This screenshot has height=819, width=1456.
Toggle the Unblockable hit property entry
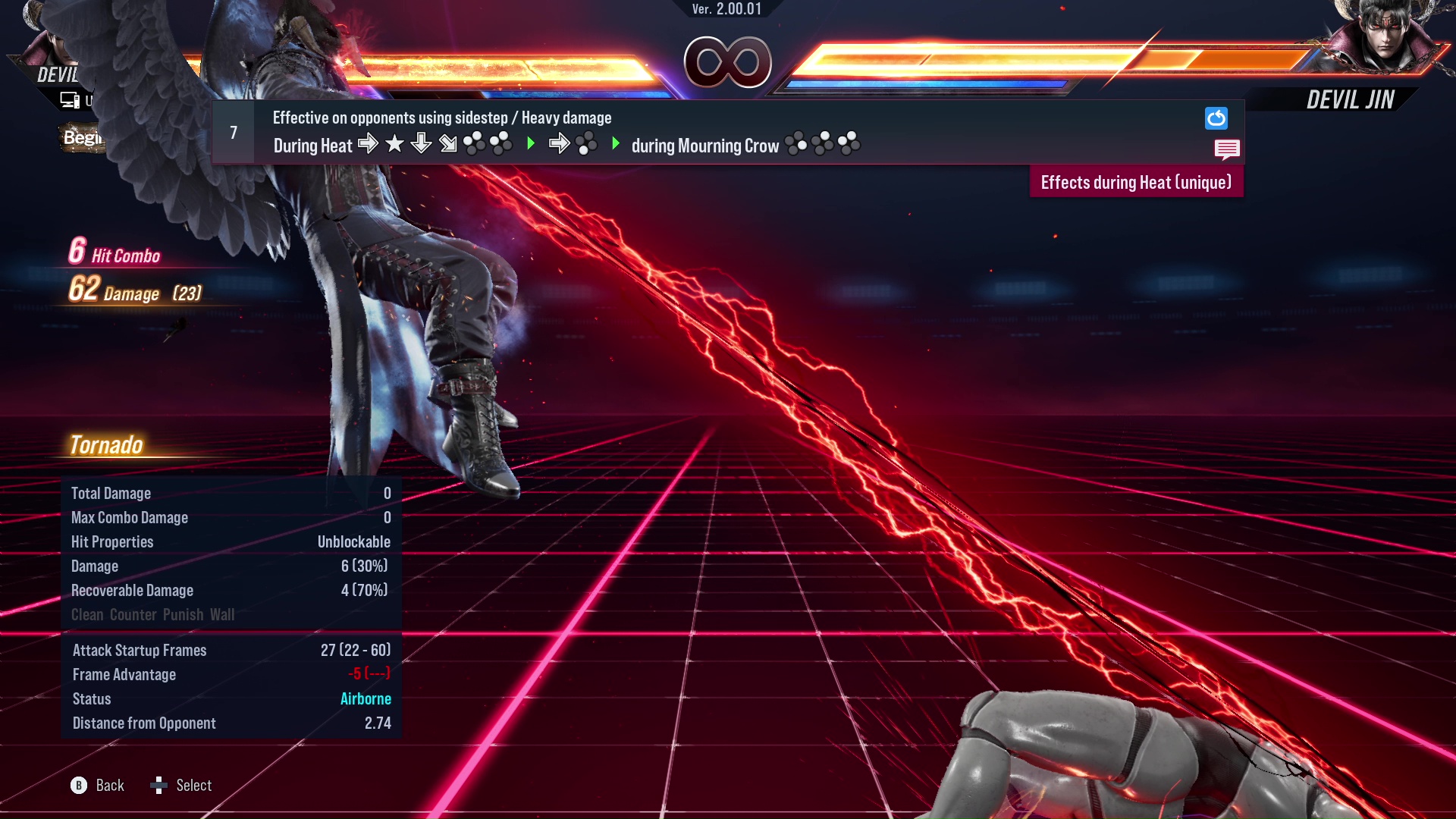point(353,541)
